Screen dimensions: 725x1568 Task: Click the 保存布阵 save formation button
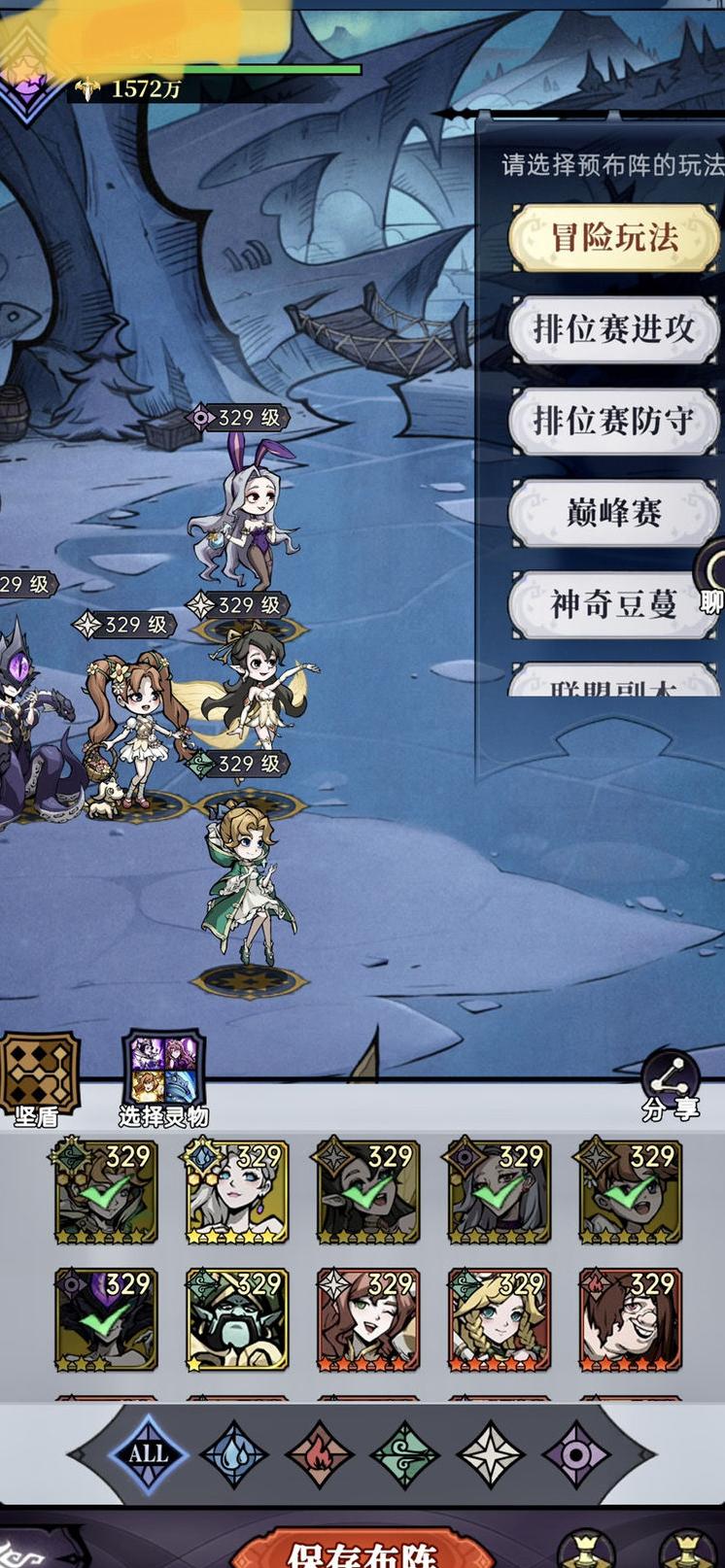(x=363, y=1550)
